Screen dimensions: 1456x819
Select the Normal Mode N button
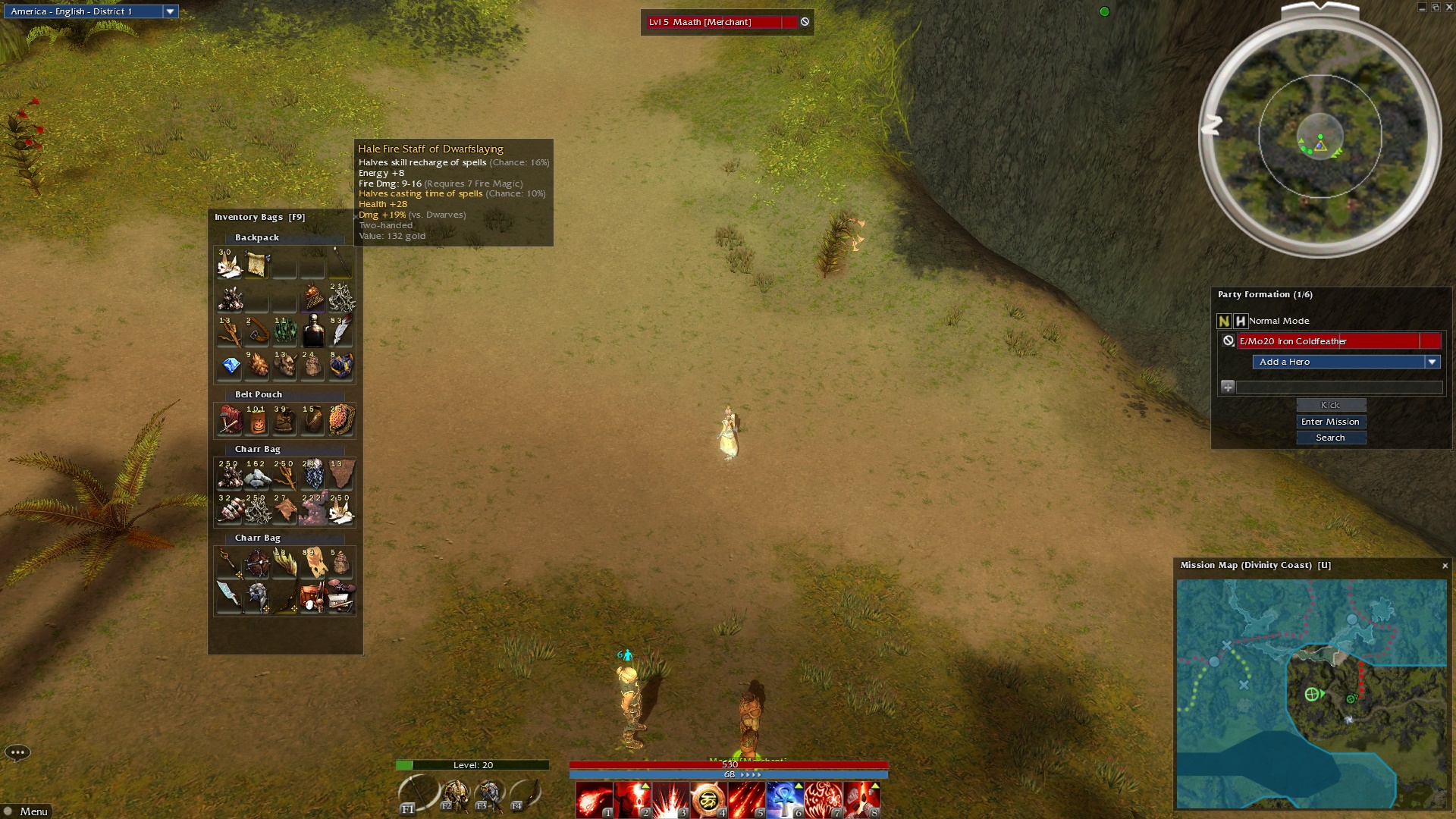(1224, 321)
